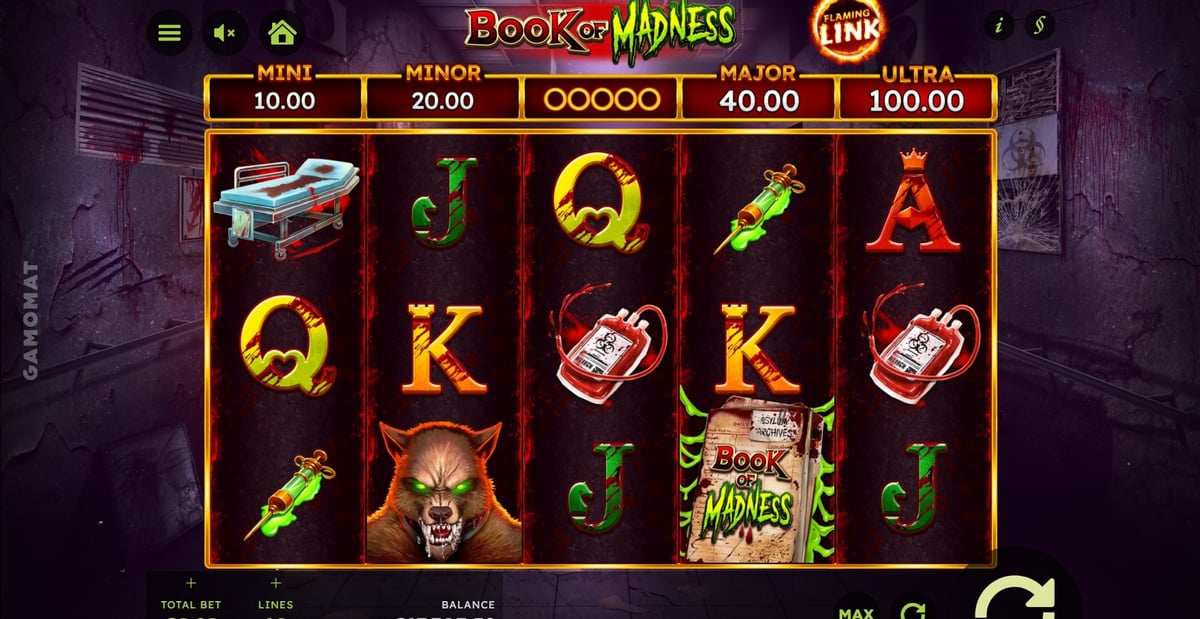This screenshot has height=619, width=1200.
Task: Set the bet to MAX
Action: 855,611
